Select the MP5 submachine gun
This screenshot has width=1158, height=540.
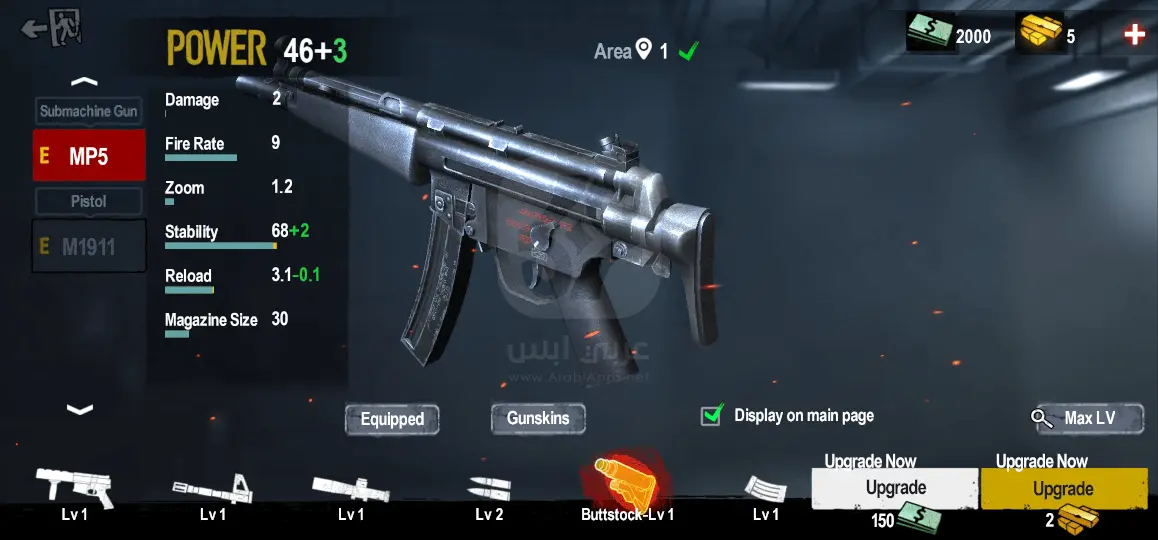(x=88, y=156)
